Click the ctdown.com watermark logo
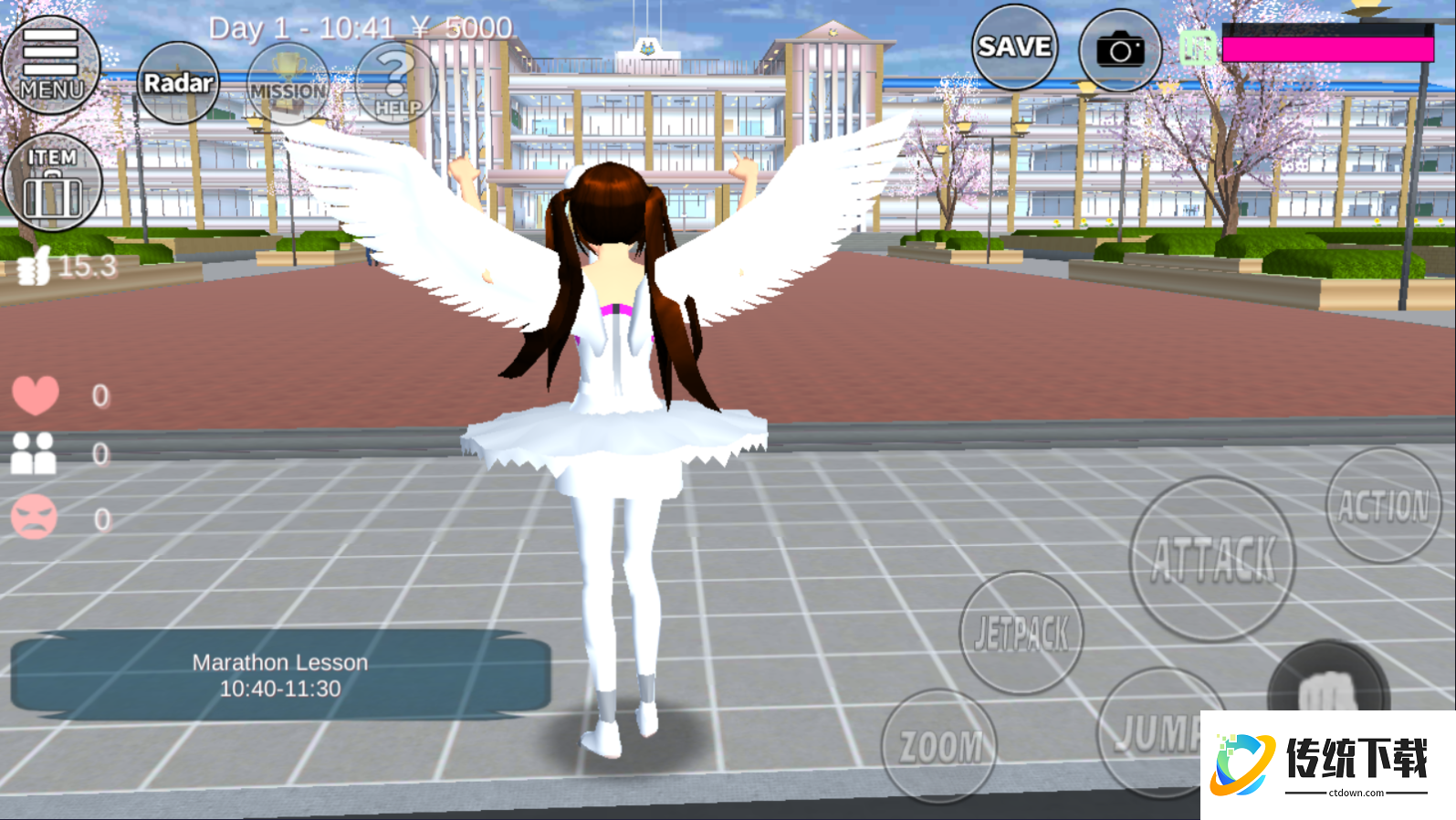The height and width of the screenshot is (820, 1456). 1328,765
